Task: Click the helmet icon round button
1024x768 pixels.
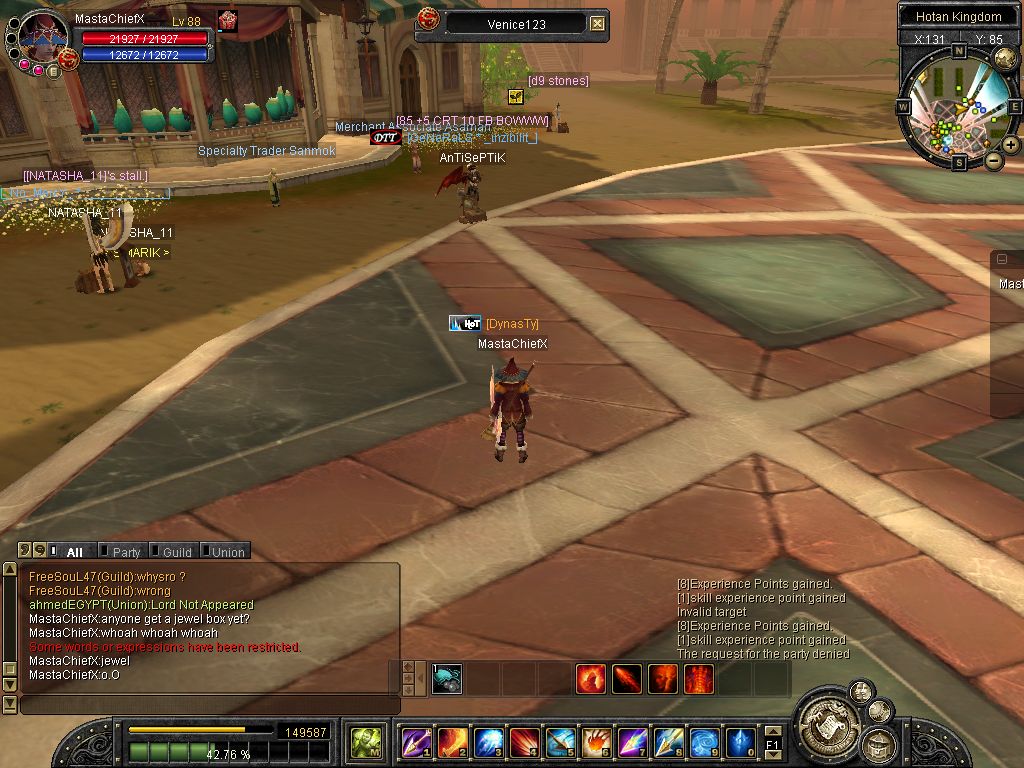Action: [880, 743]
